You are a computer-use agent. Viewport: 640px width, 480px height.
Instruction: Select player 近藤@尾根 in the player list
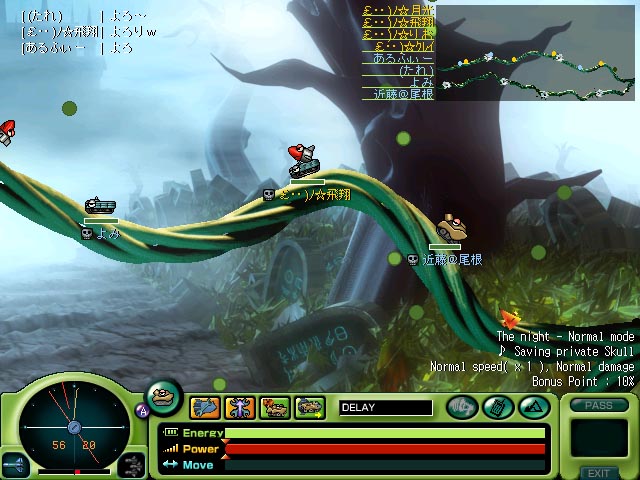coord(398,94)
